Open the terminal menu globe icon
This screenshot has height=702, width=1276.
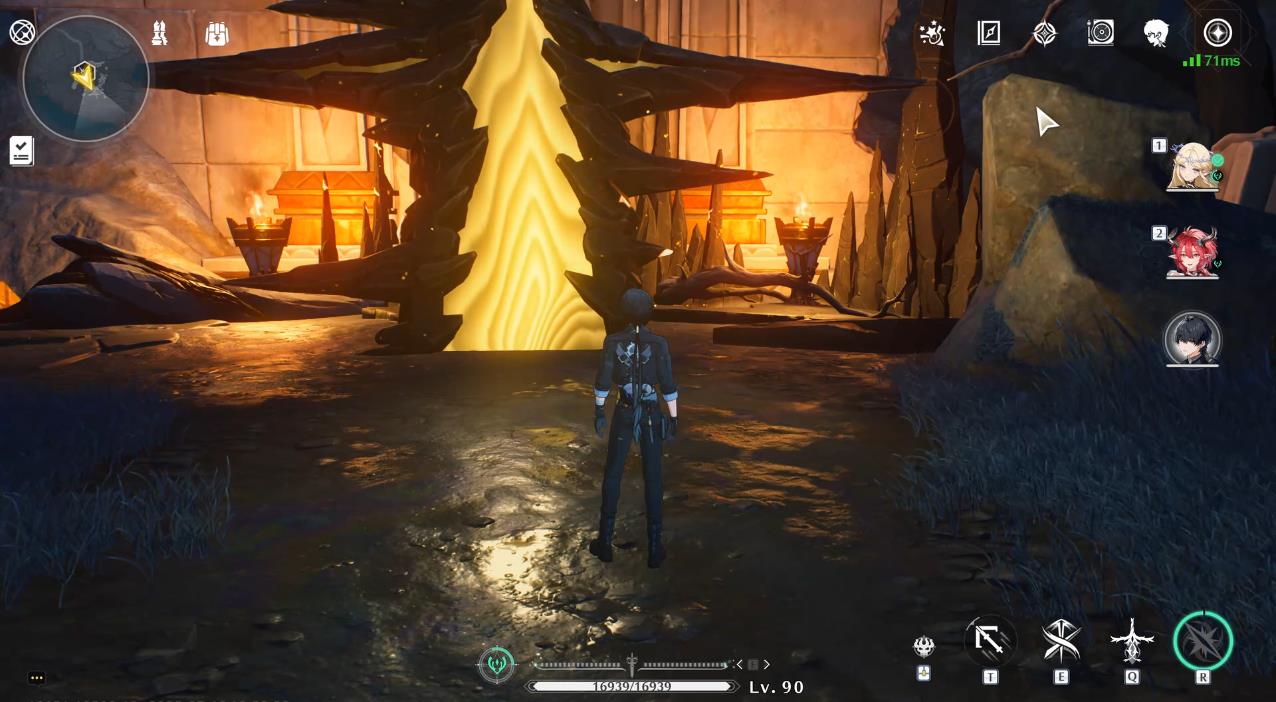pos(22,32)
